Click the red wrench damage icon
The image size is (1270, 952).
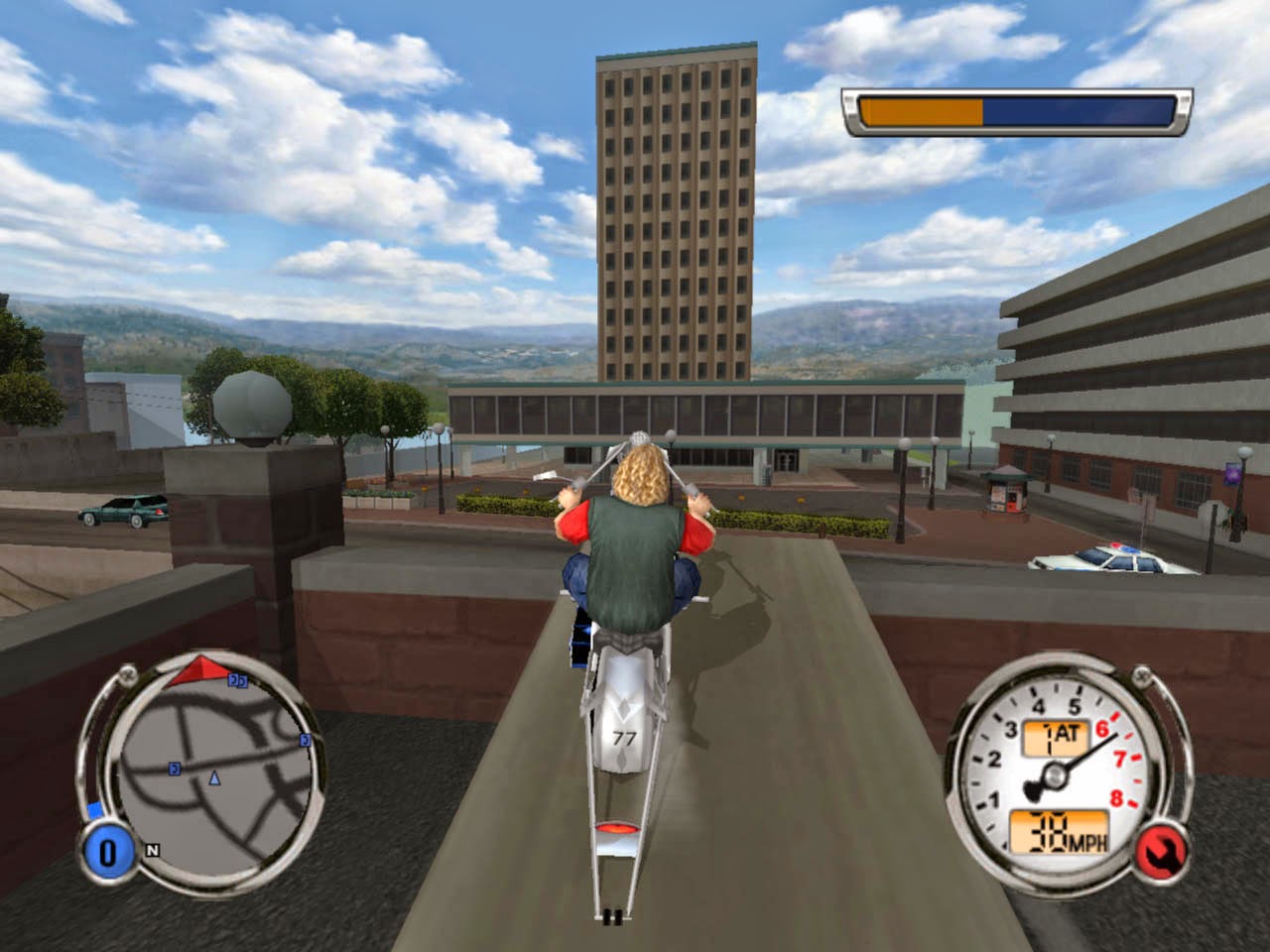pyautogui.click(x=1157, y=850)
